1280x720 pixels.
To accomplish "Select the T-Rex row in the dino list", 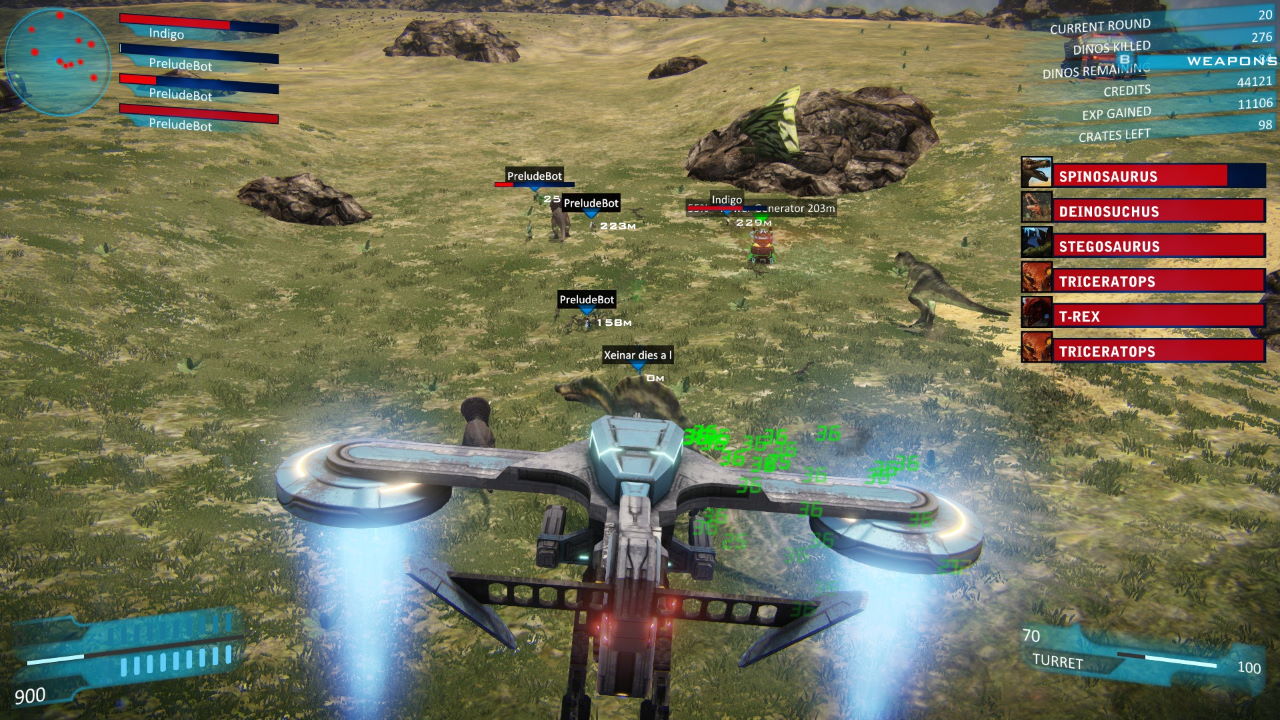I will tap(1144, 316).
